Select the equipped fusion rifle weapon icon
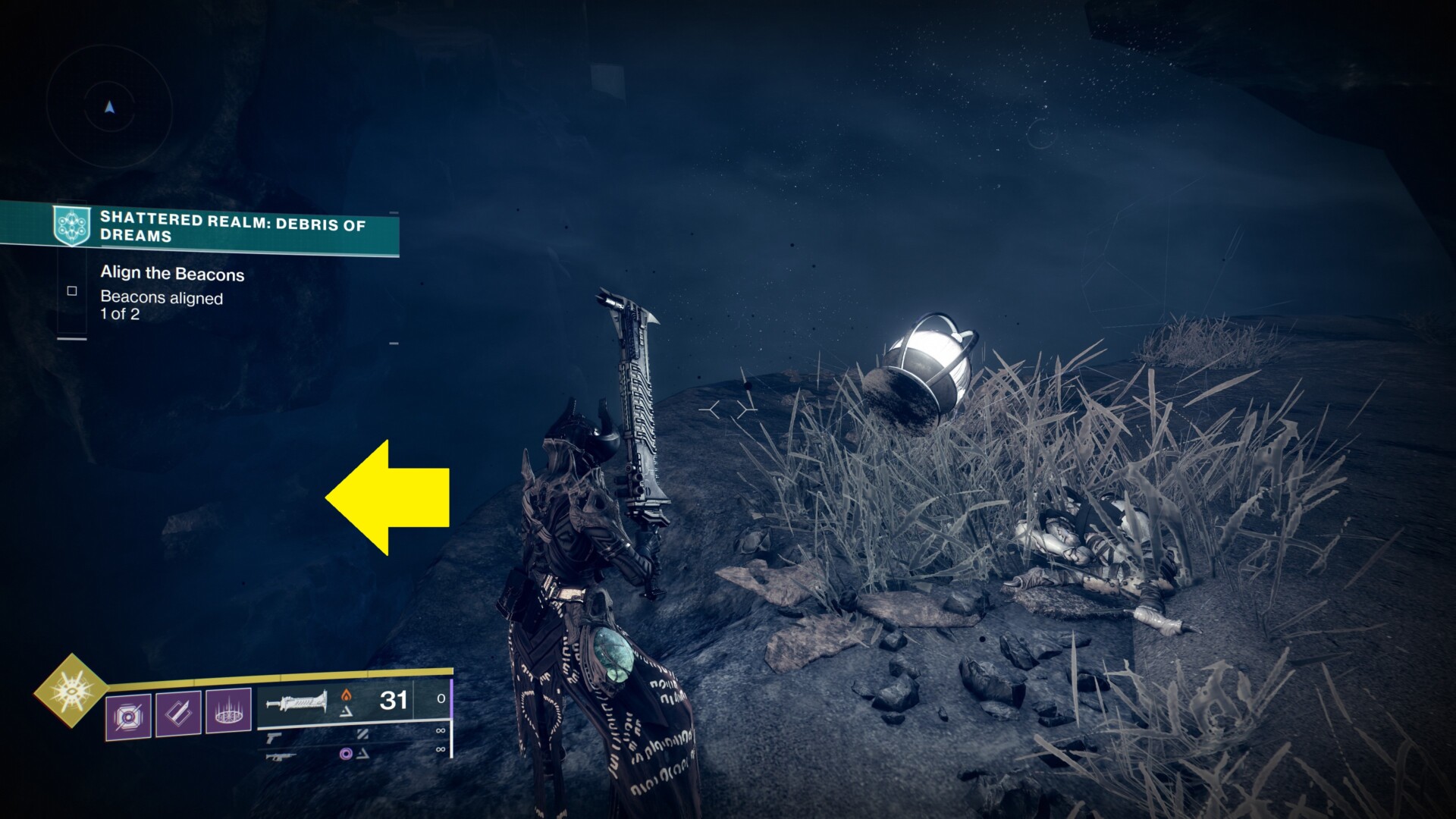This screenshot has width=1456, height=819. (297, 703)
